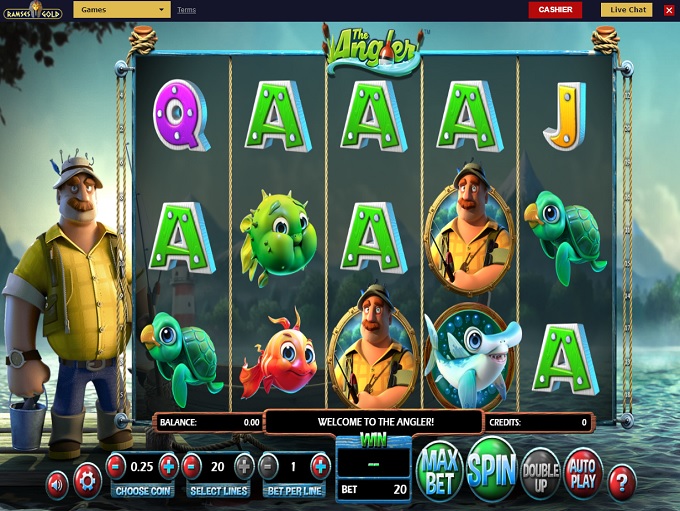This screenshot has height=511, width=680.
Task: Open the Cashier
Action: [x=555, y=10]
